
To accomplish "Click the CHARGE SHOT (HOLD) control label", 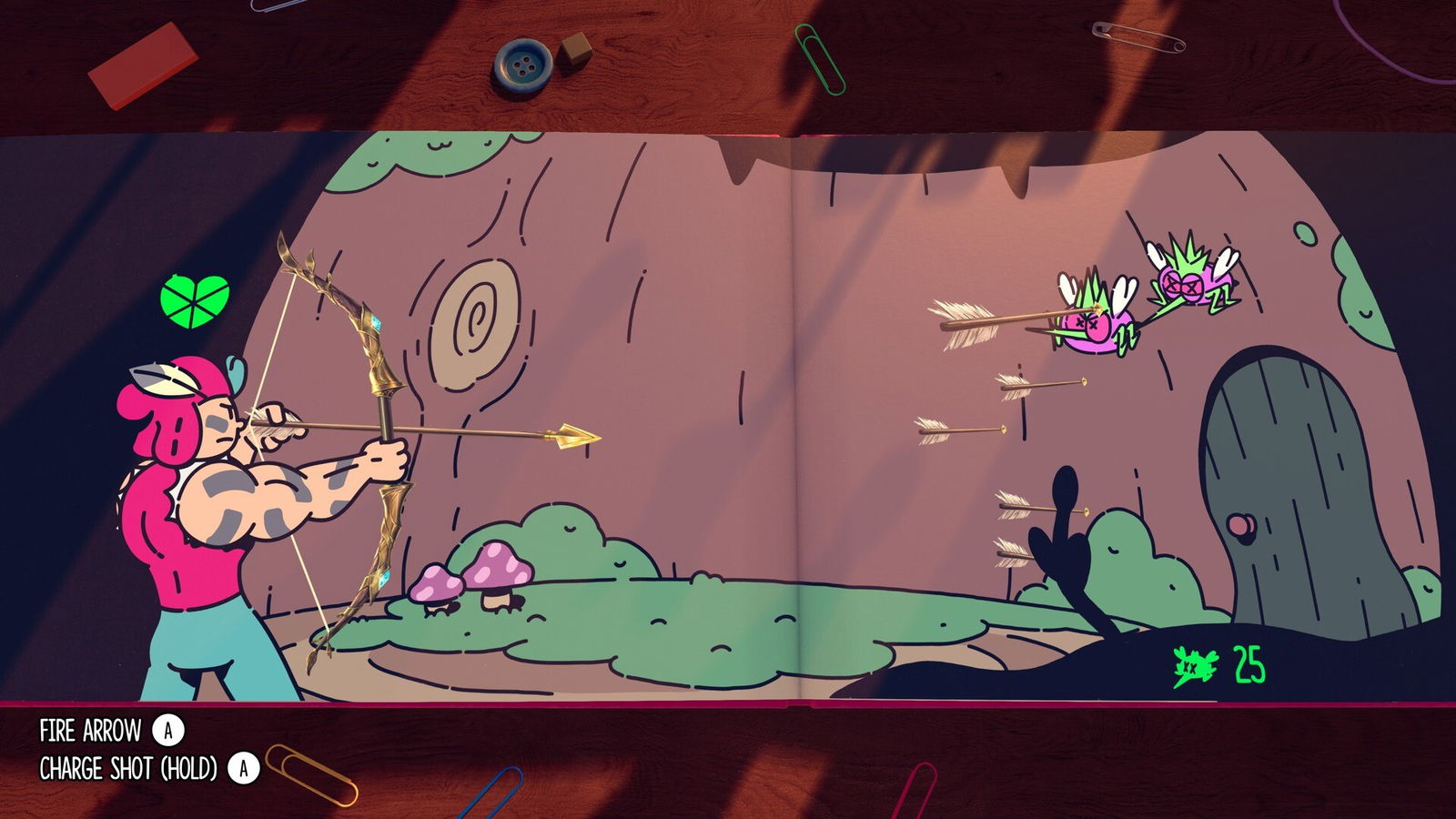I will (127, 767).
